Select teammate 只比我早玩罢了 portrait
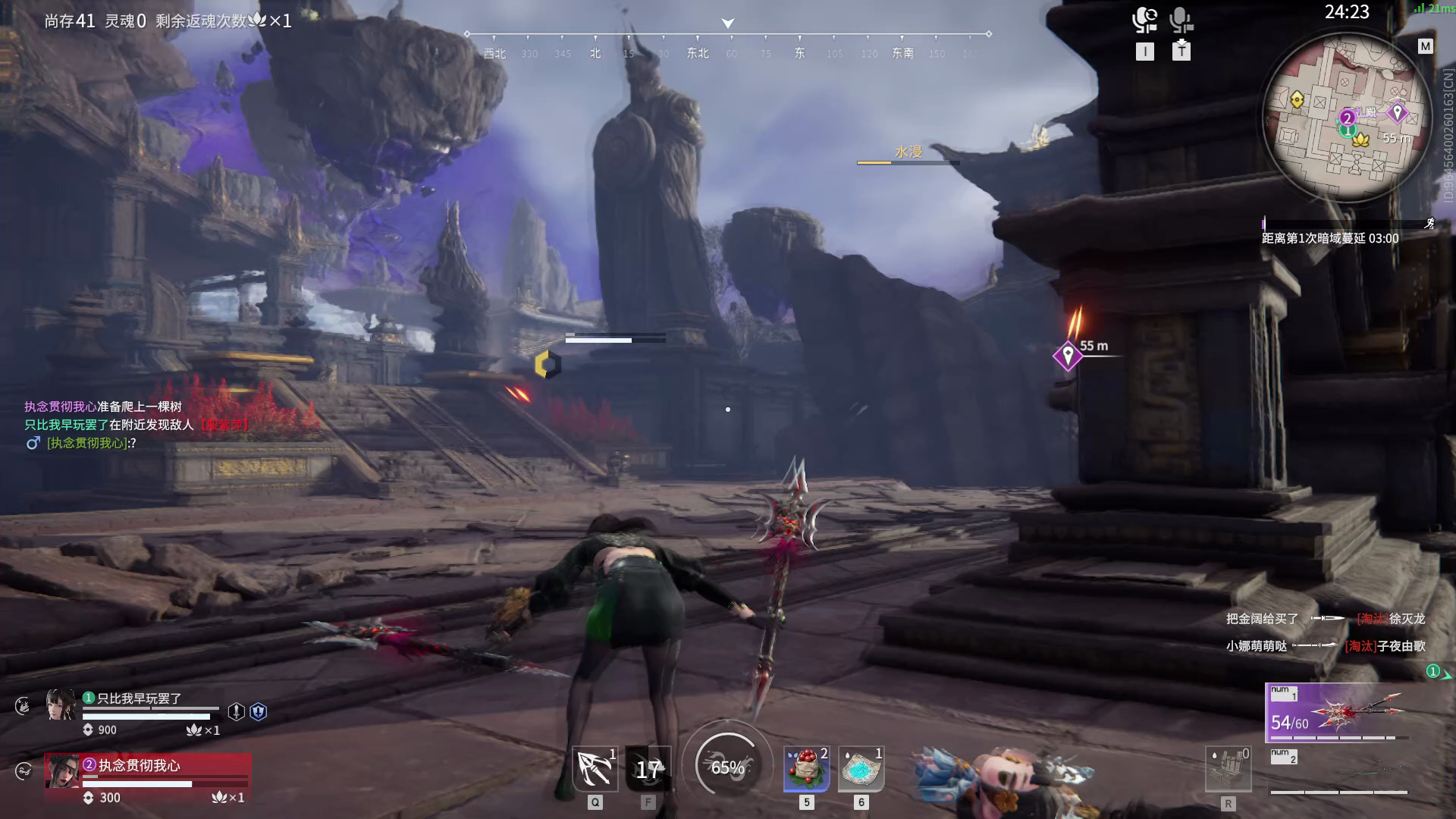The image size is (1456, 819). pyautogui.click(x=61, y=704)
